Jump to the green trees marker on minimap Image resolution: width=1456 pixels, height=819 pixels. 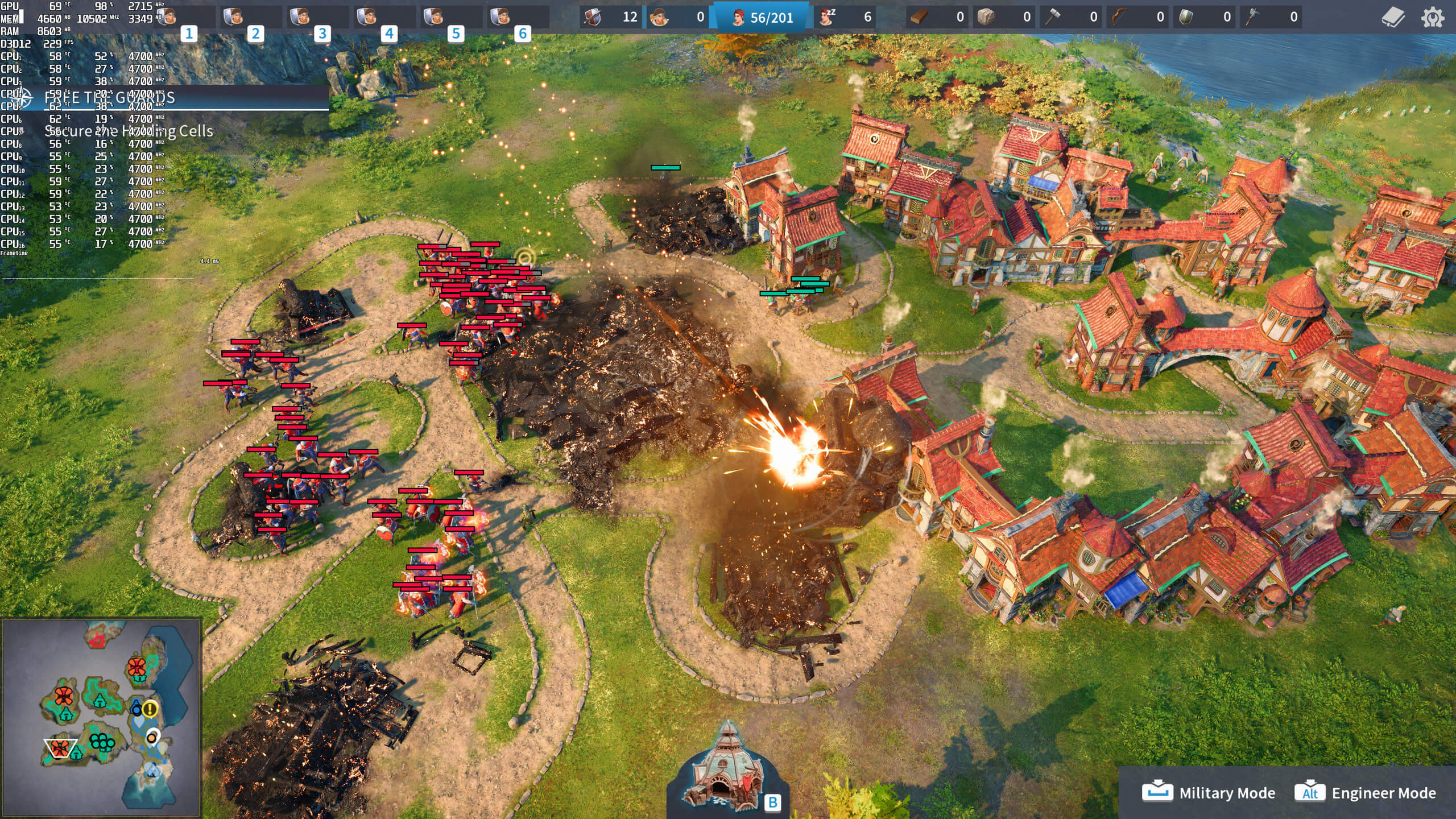coord(102,742)
